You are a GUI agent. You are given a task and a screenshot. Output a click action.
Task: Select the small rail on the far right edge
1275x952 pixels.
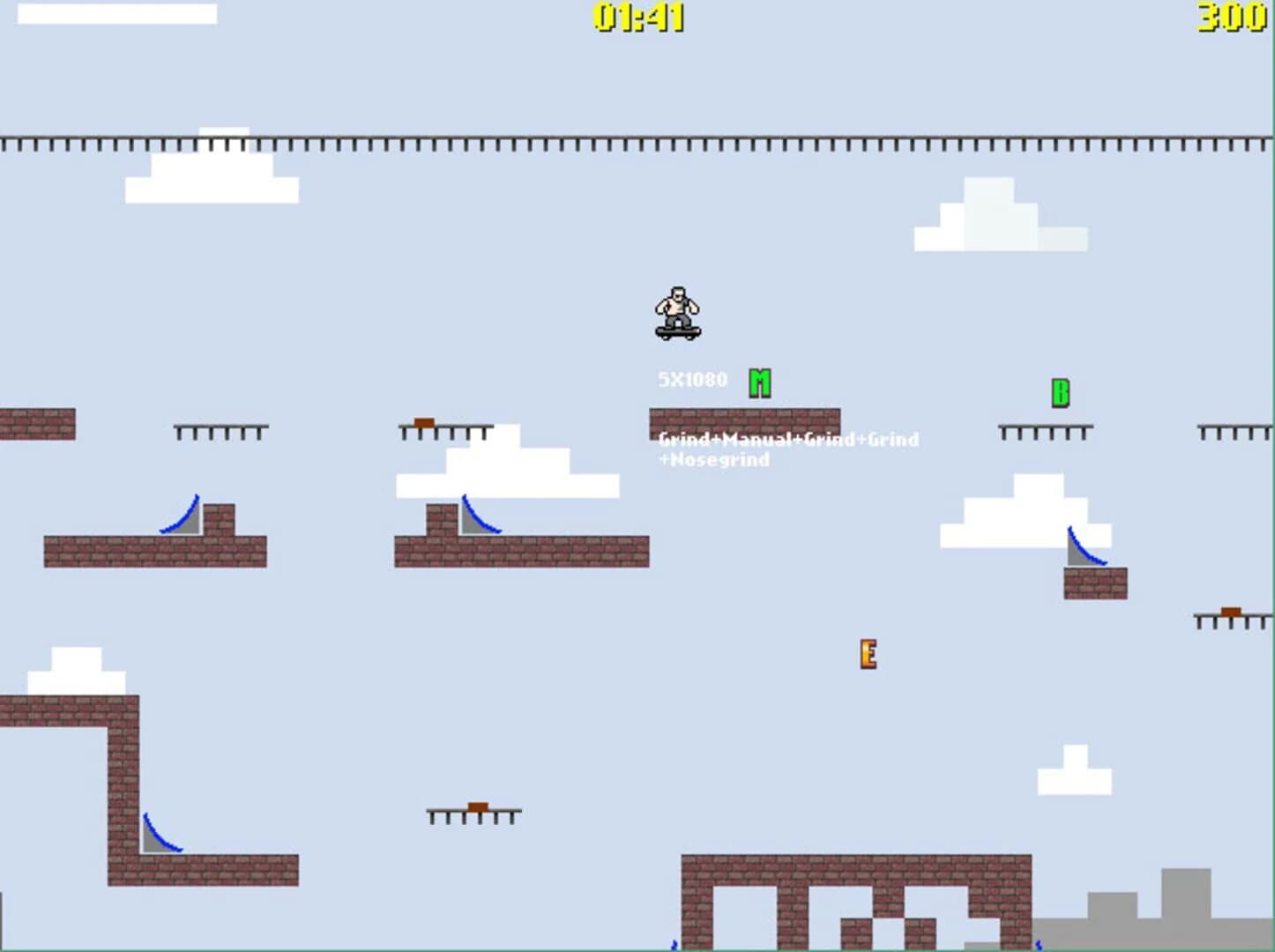tap(1231, 617)
